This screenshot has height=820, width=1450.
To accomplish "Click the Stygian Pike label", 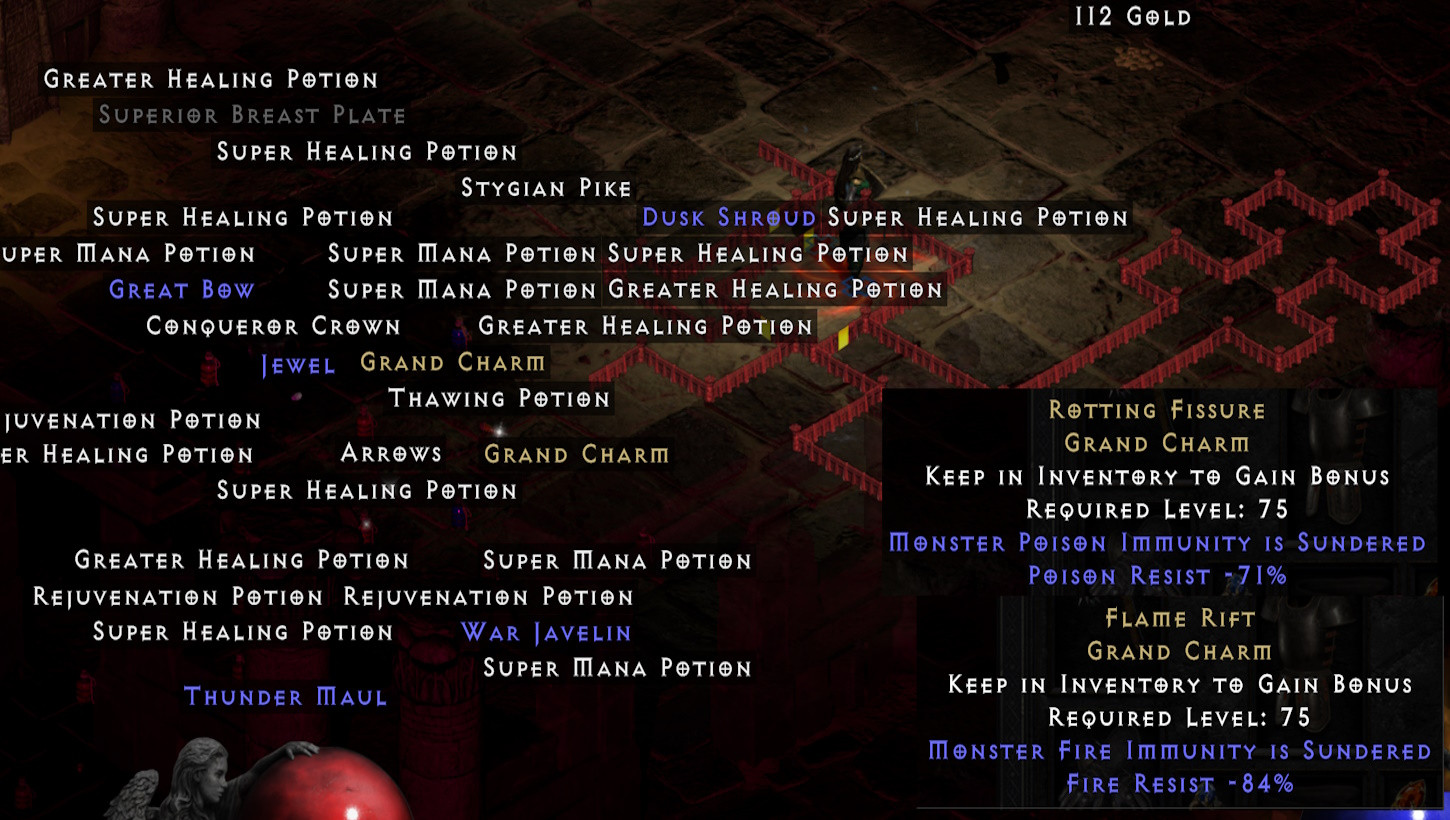I will click(547, 187).
